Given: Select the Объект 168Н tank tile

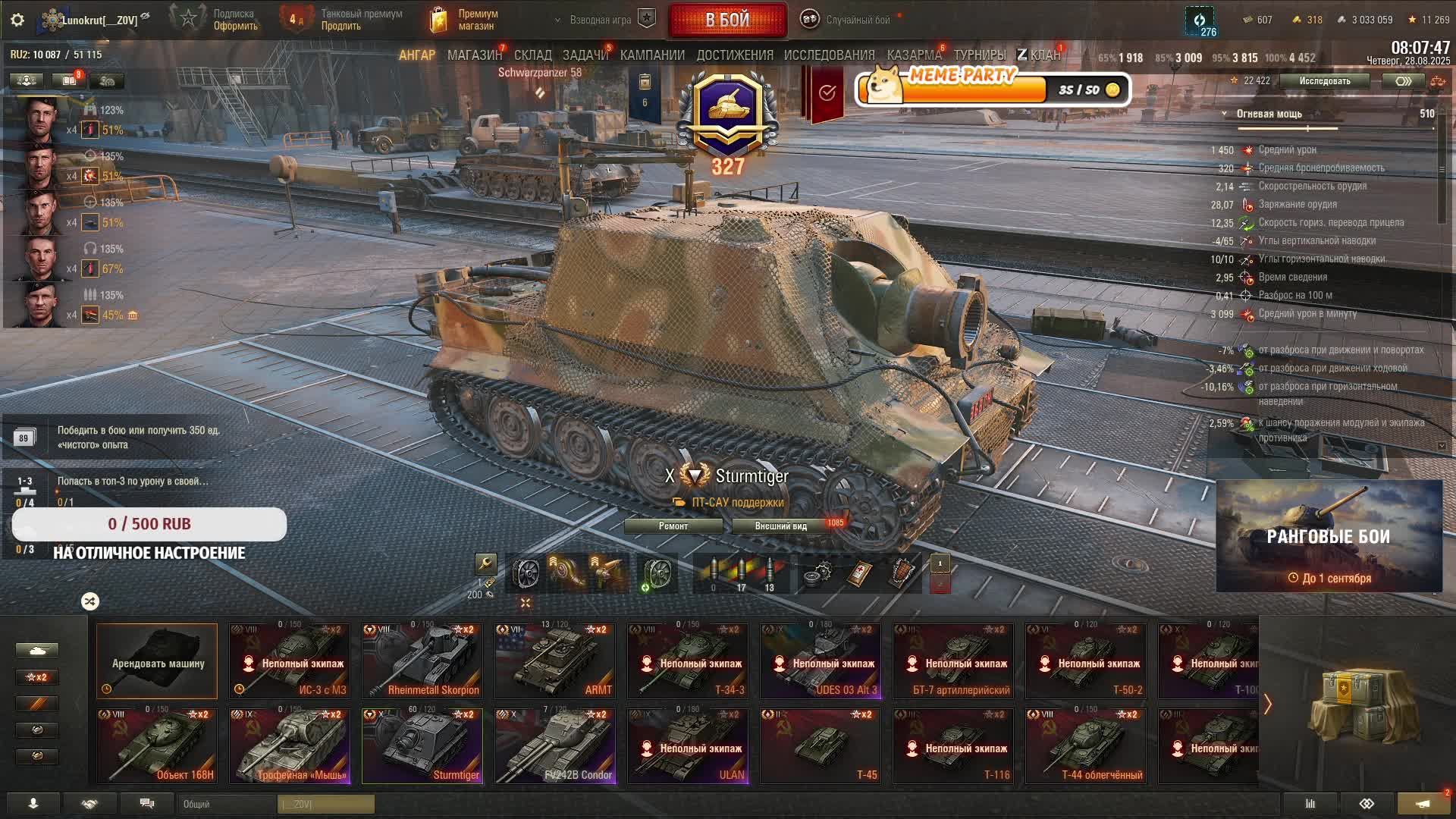Looking at the screenshot, I should (157, 746).
